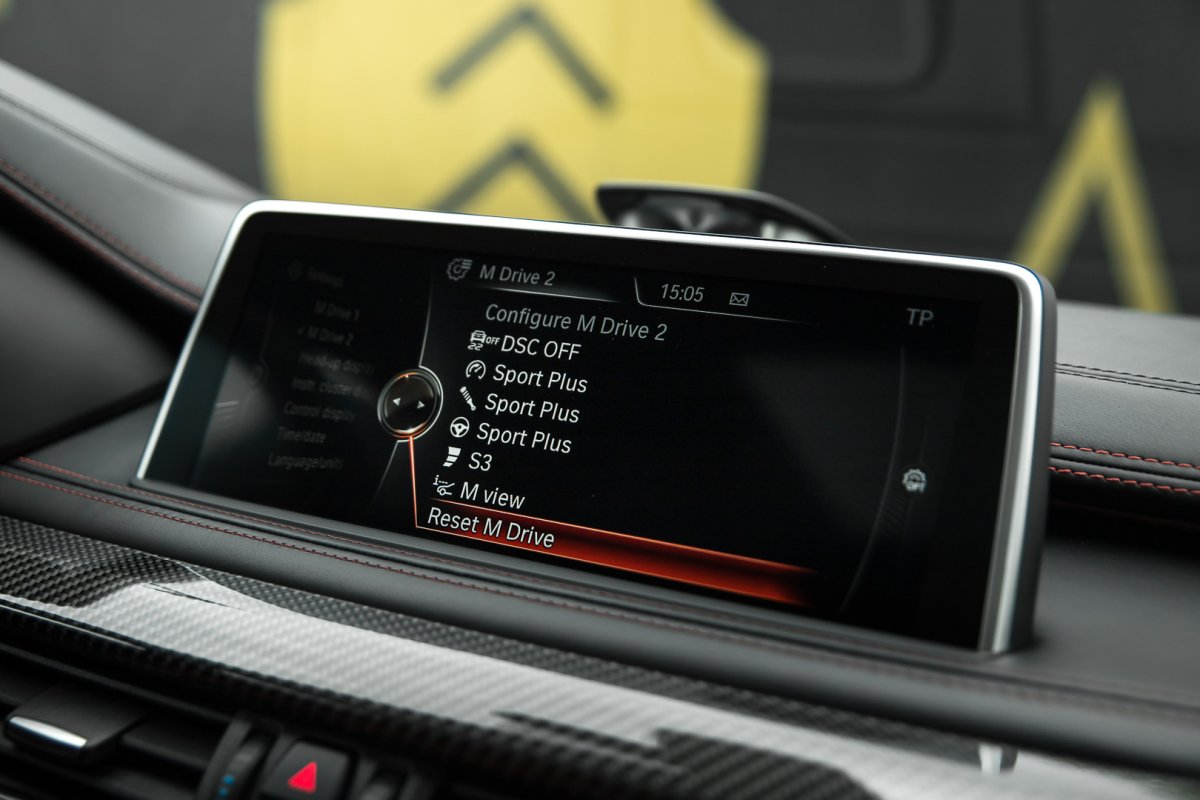Select the checked M Drive 2 side entry
This screenshot has width=1200, height=800.
coord(330,335)
